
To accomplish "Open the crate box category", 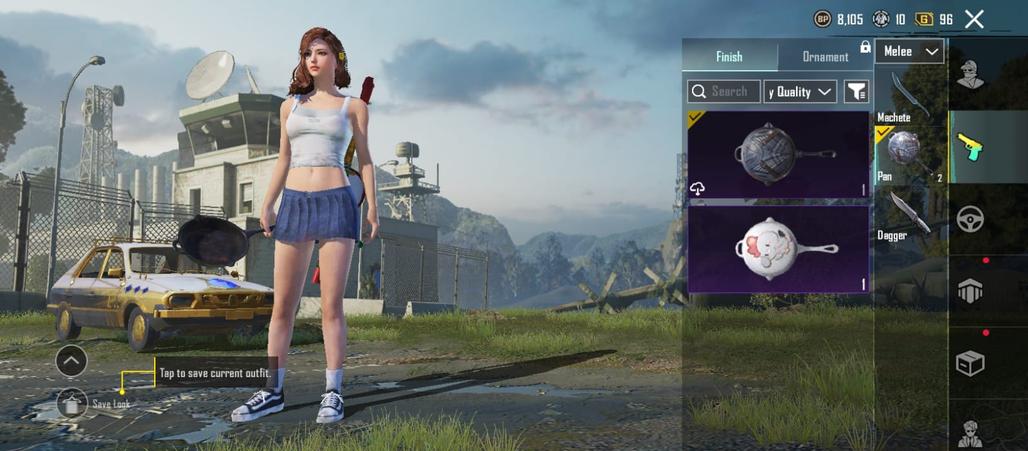I will tap(970, 363).
